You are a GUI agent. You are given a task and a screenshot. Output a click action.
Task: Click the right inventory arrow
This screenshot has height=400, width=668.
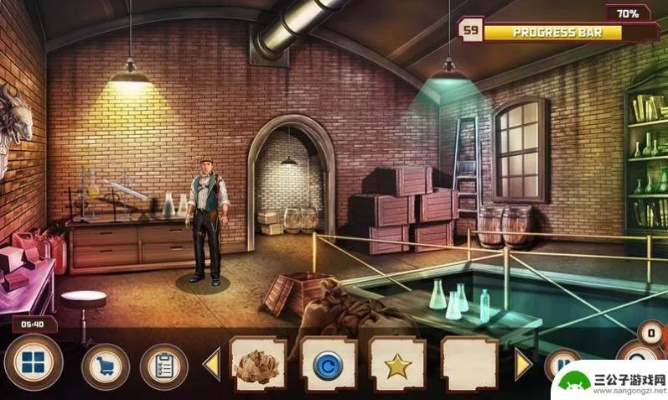[523, 365]
